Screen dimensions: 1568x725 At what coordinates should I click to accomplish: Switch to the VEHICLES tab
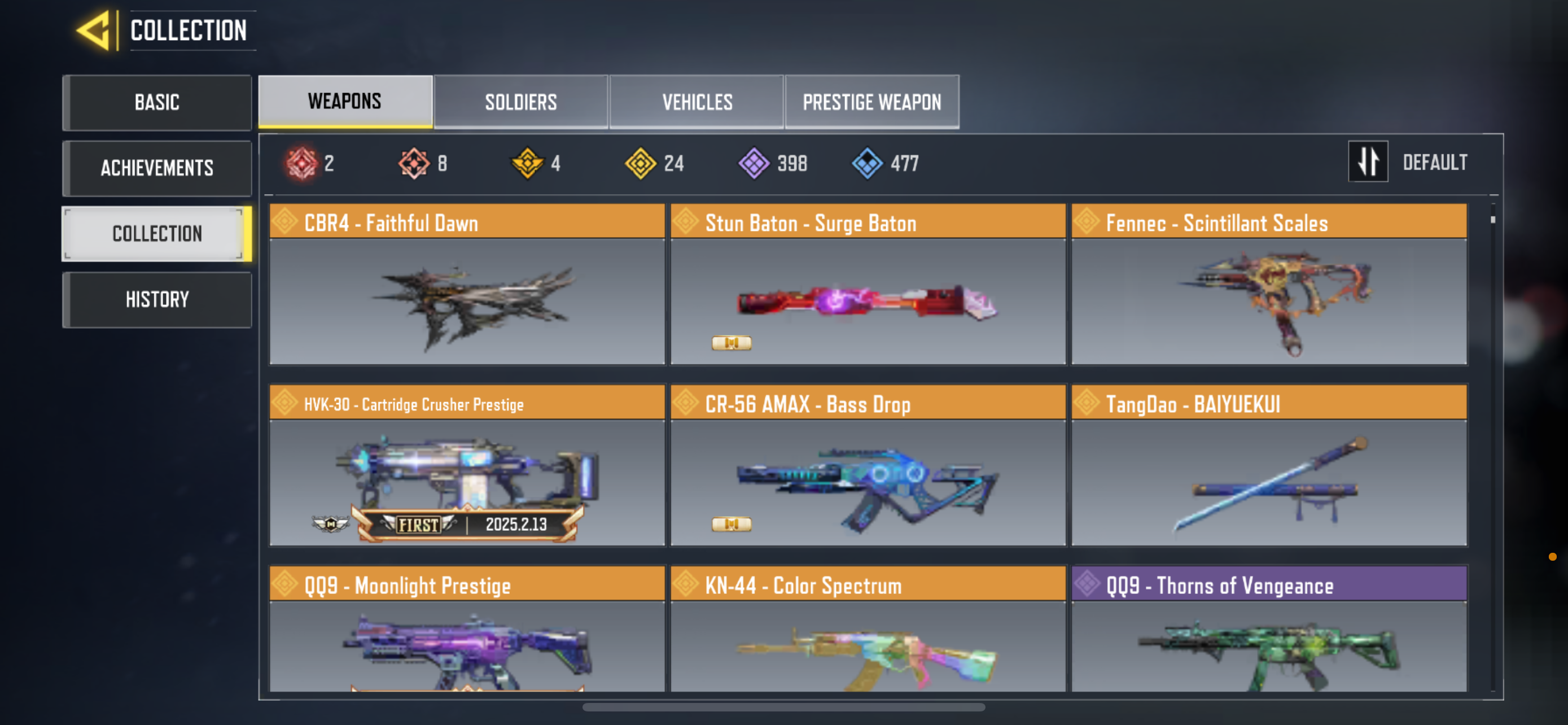697,102
